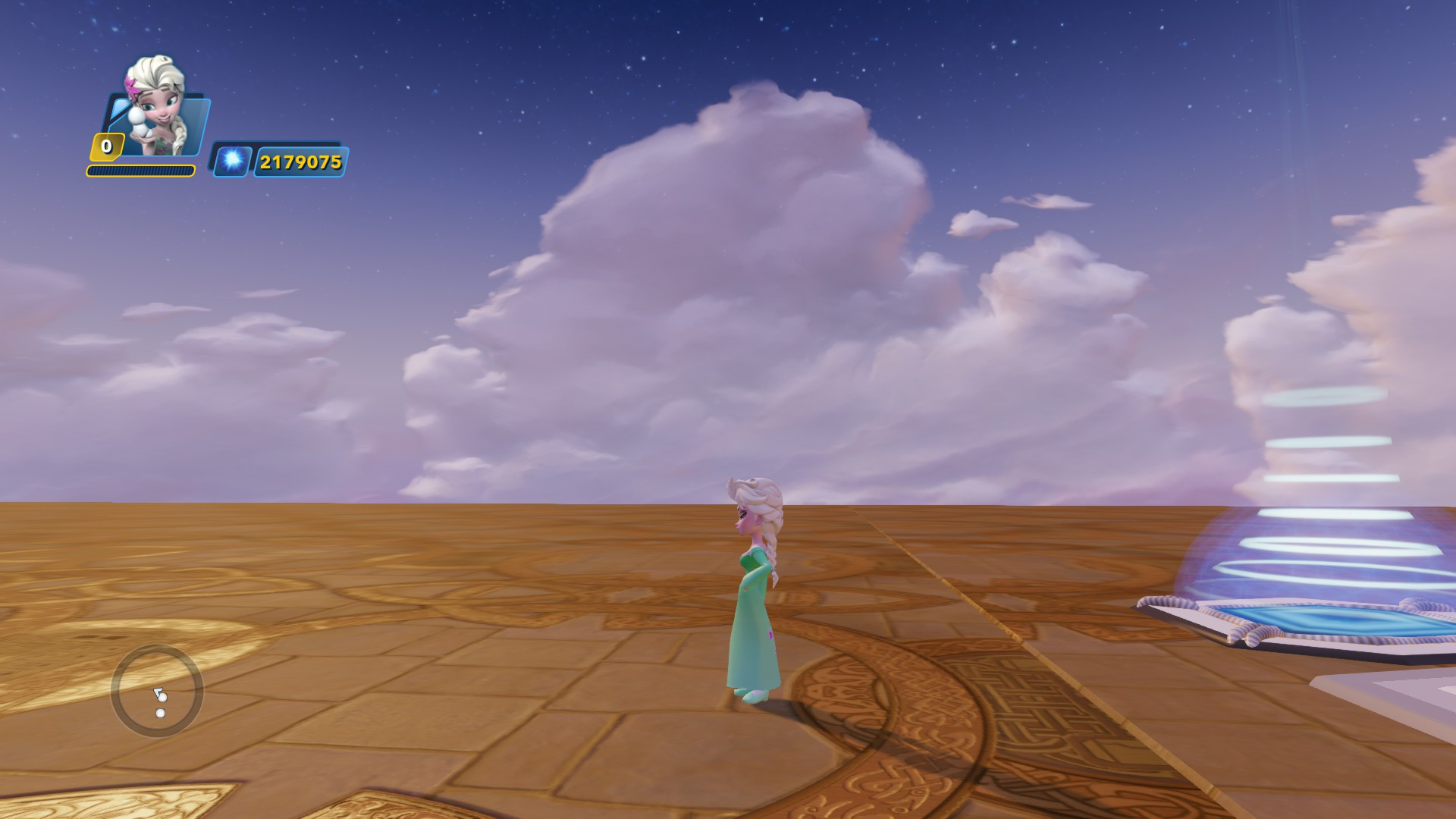This screenshot has width=1456, height=819.
Task: Click the blue spark currency icon
Action: pyautogui.click(x=232, y=162)
